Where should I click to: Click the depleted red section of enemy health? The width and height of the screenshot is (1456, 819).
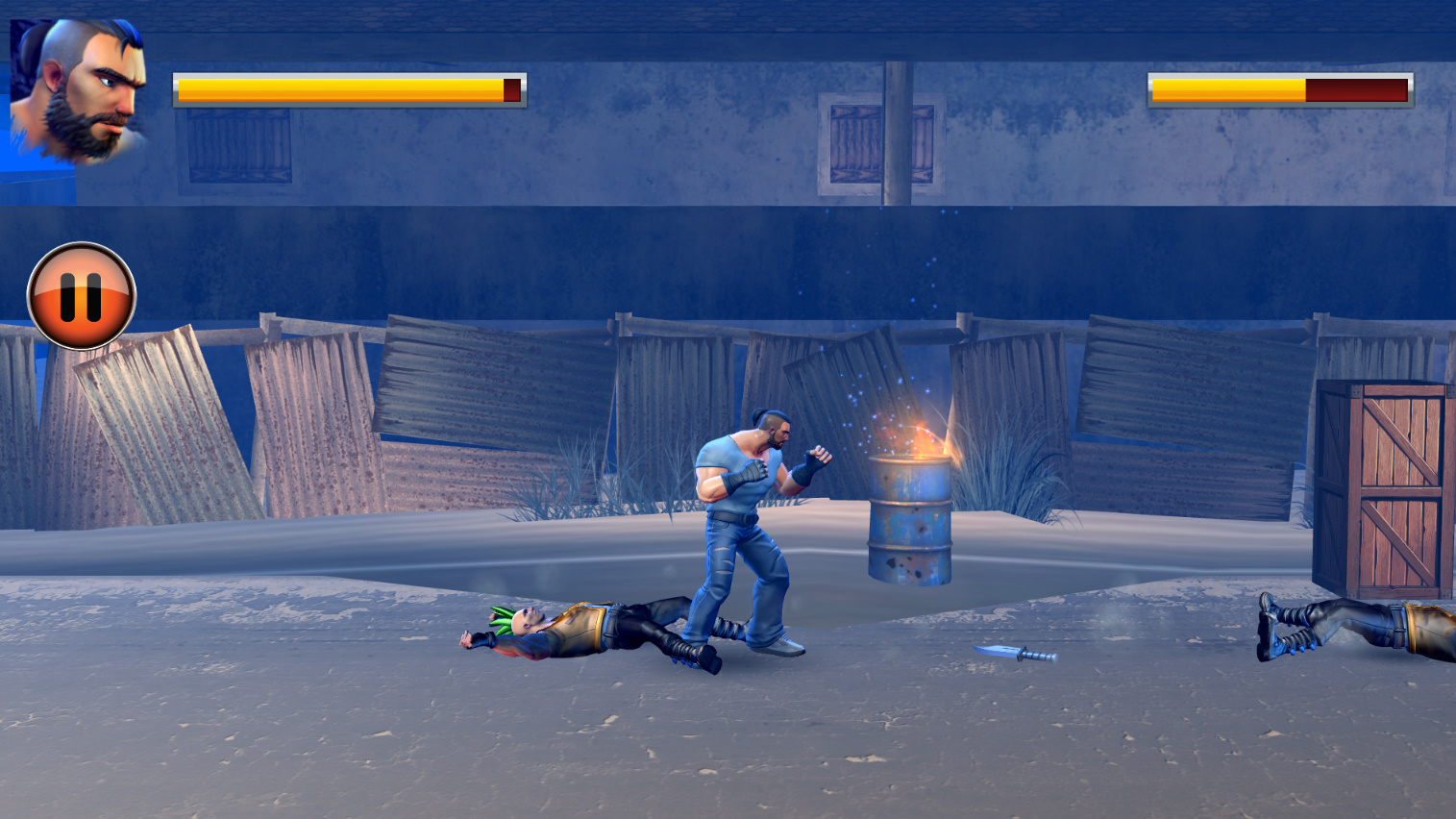click(x=1355, y=89)
